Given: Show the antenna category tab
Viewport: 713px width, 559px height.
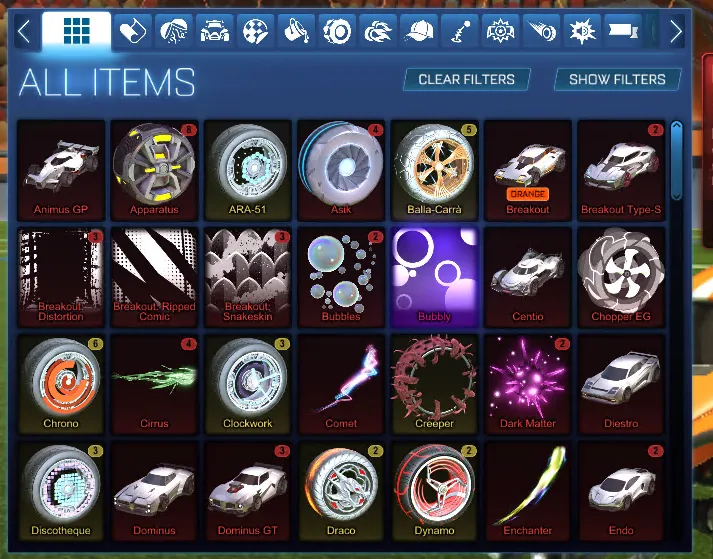Looking at the screenshot, I should coord(460,32).
